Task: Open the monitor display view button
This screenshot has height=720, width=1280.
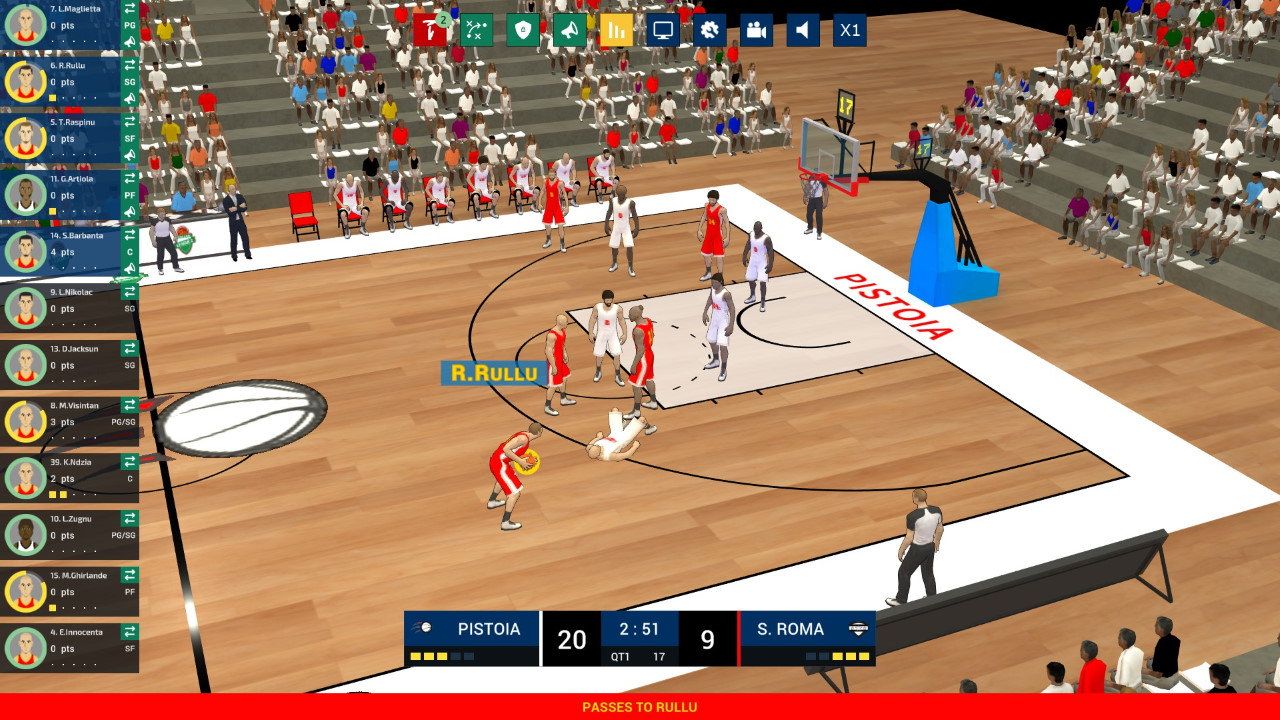Action: tap(662, 30)
